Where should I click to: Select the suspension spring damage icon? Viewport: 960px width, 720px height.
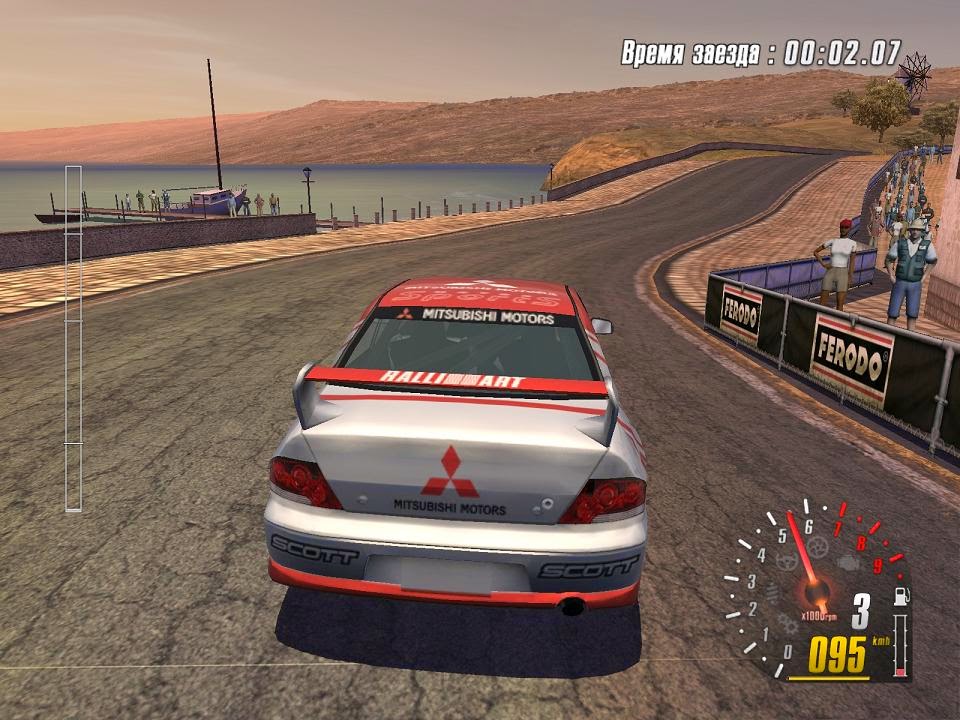coord(772,593)
